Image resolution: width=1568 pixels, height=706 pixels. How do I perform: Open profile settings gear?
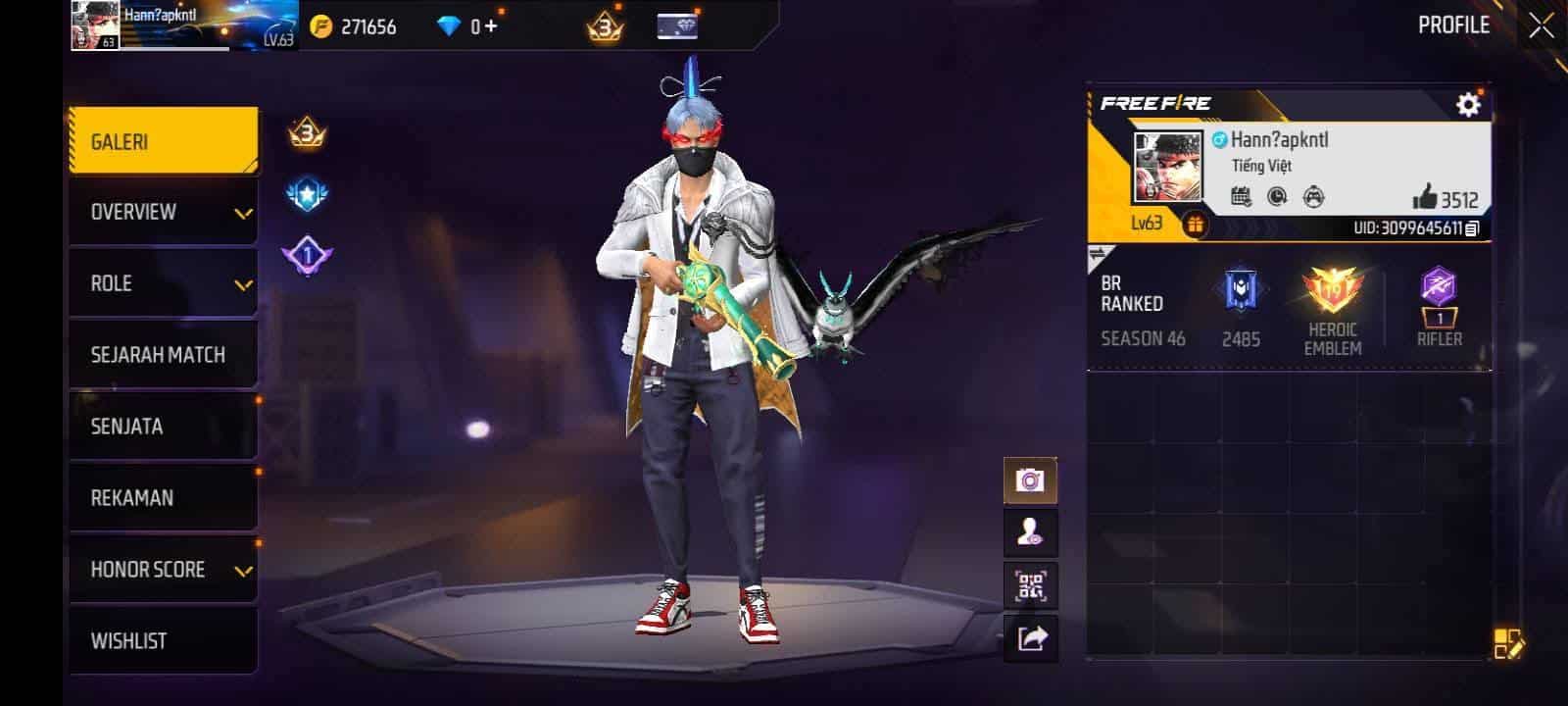point(1467,104)
